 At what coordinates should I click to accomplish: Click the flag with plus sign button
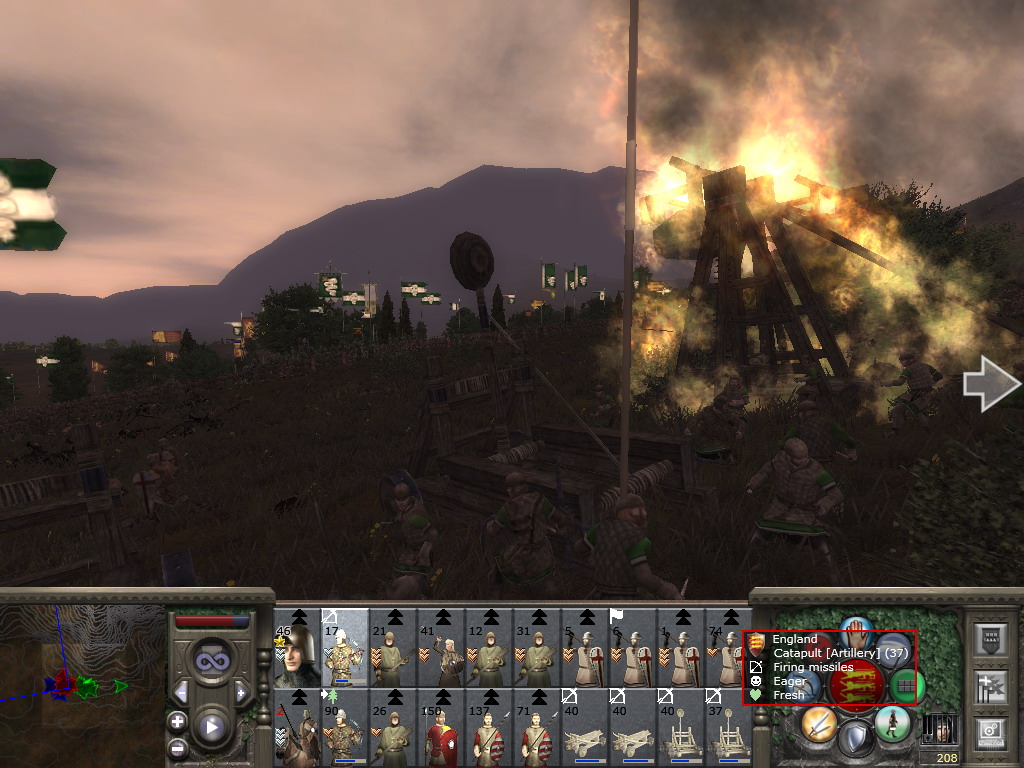click(991, 687)
